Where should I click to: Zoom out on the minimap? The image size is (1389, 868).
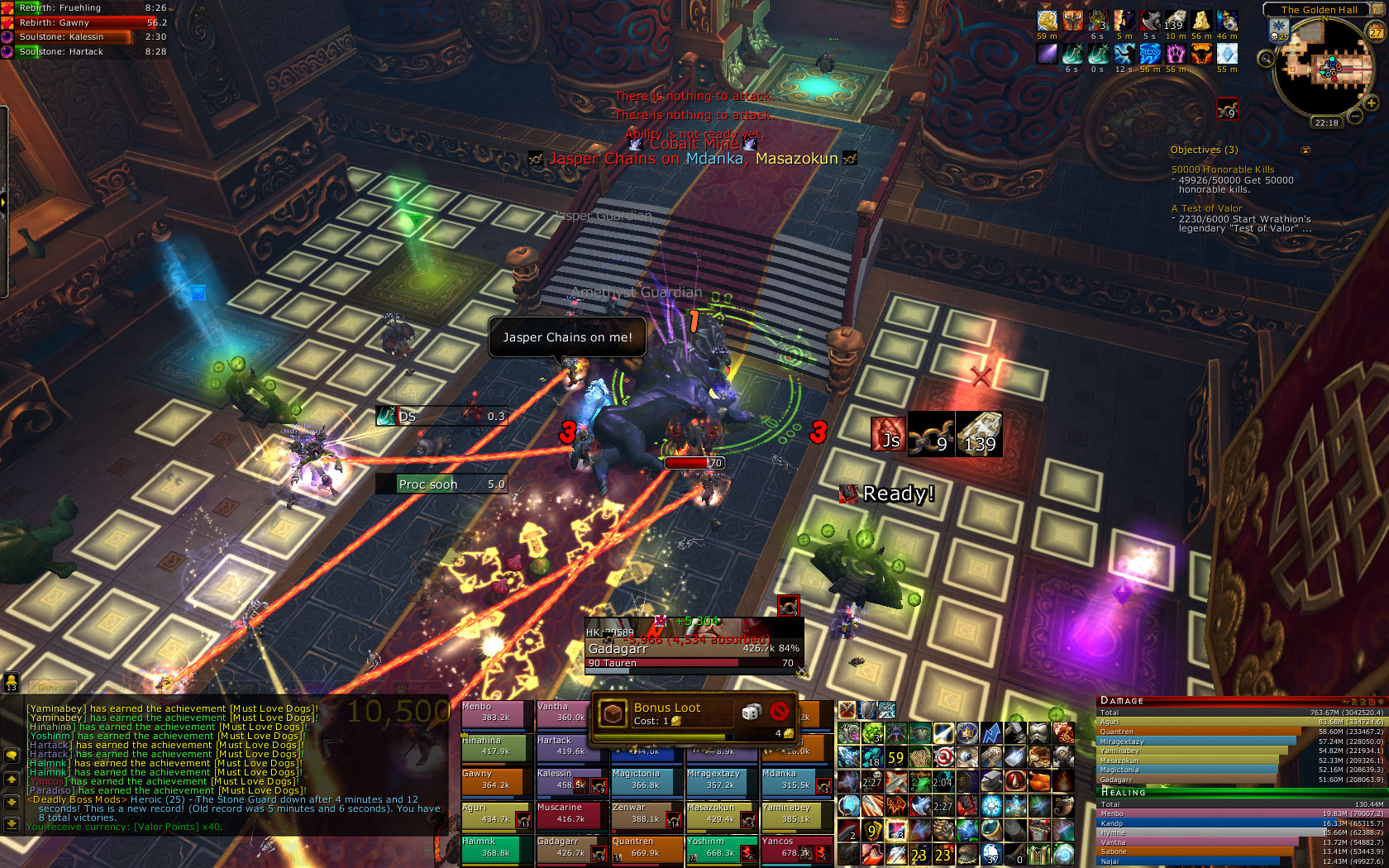(x=1355, y=117)
